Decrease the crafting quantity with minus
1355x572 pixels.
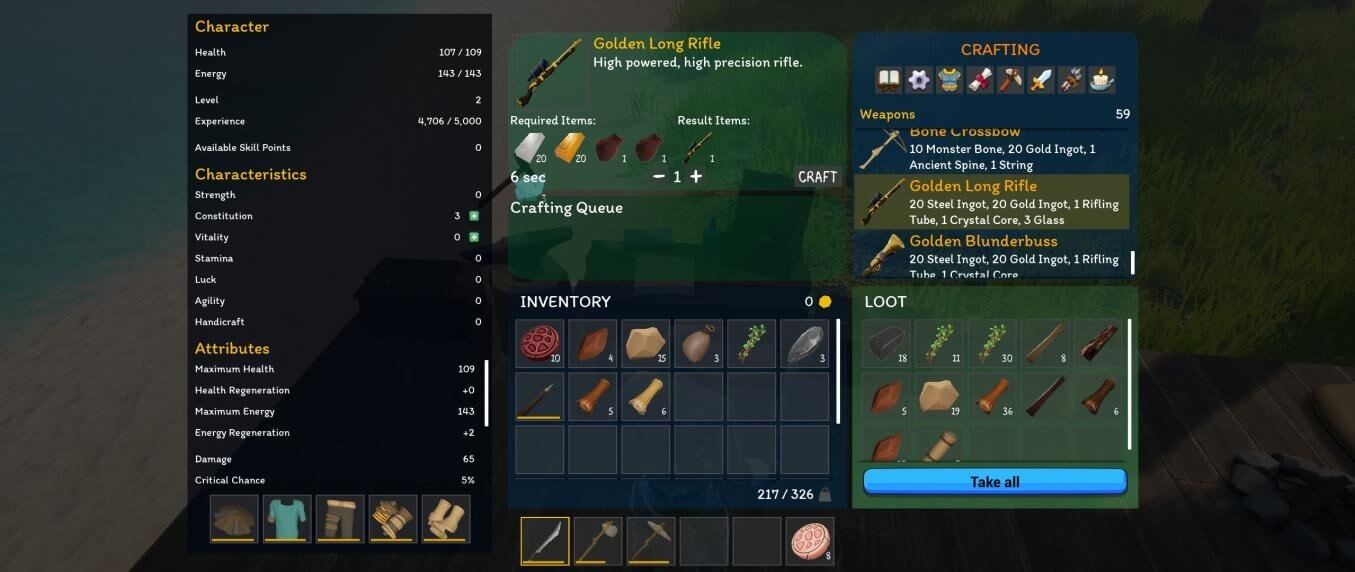pos(658,177)
